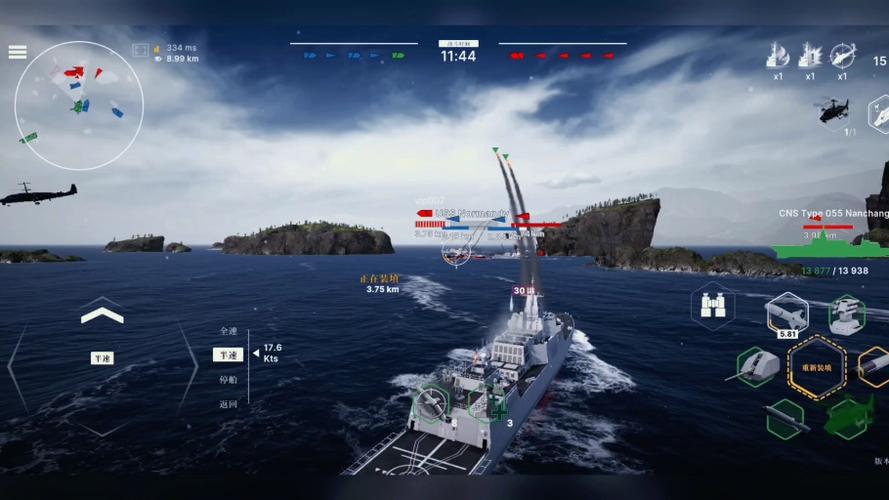889x500 pixels.
Task: Use the ship explosion repair consumable
Action: pos(810,56)
